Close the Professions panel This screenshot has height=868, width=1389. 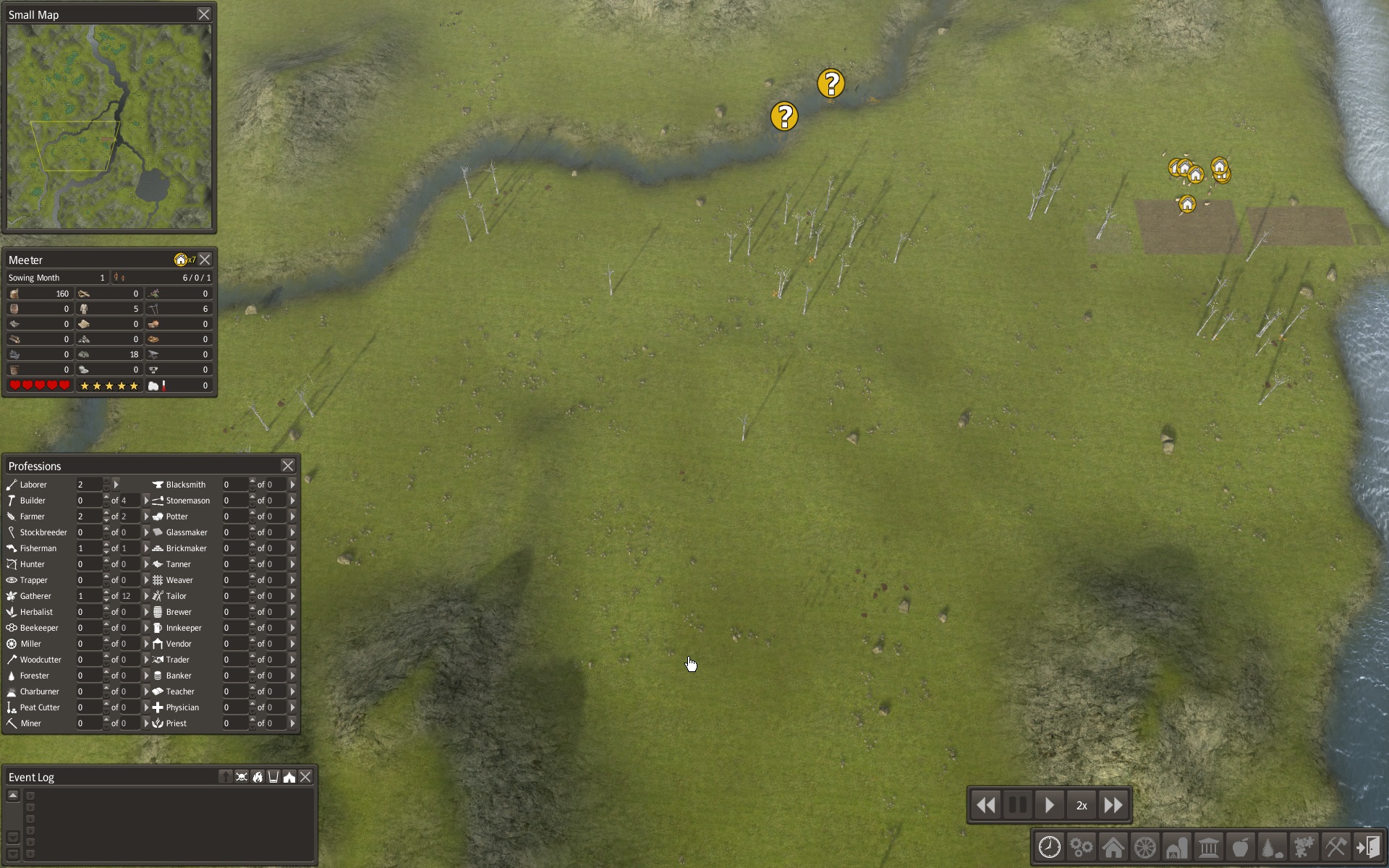coord(288,466)
